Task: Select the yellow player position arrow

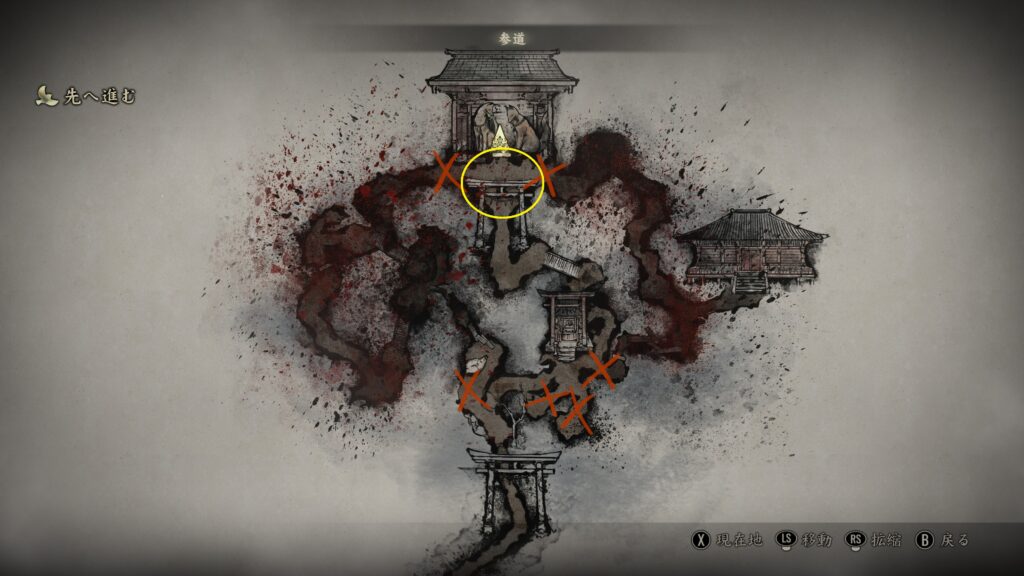Action: tap(502, 135)
